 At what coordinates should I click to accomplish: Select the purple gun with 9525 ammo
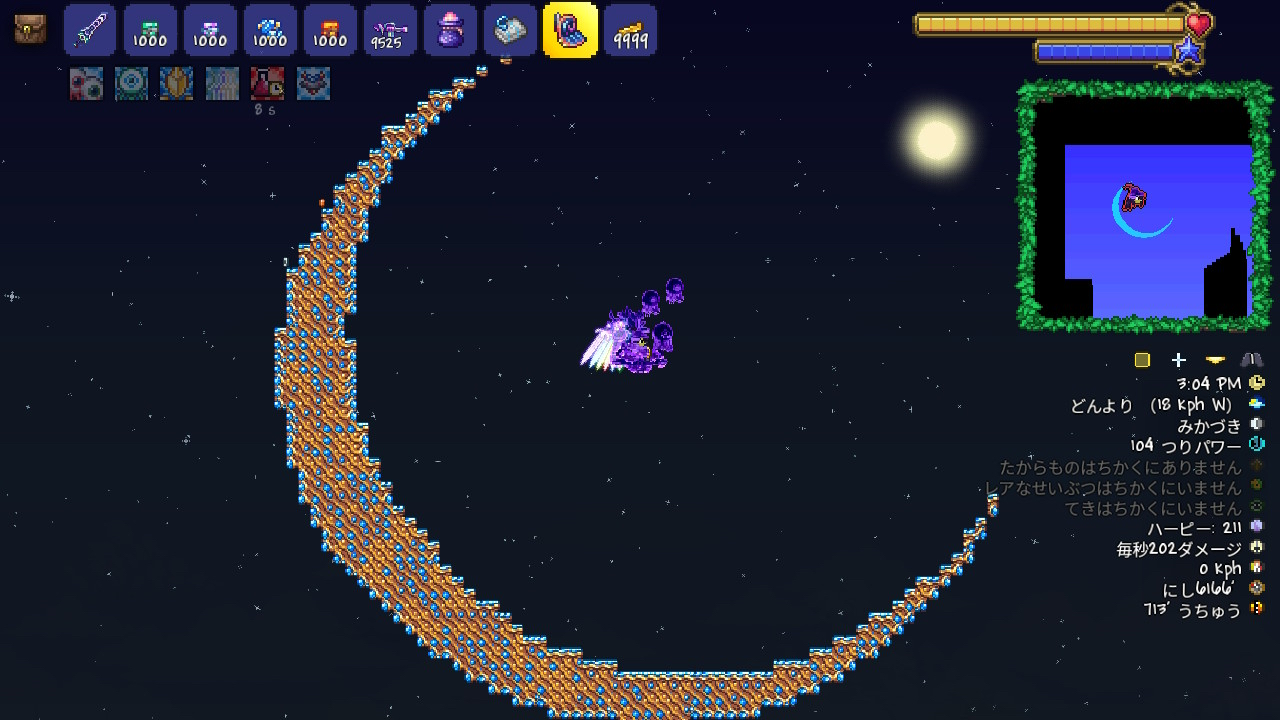pyautogui.click(x=390, y=30)
